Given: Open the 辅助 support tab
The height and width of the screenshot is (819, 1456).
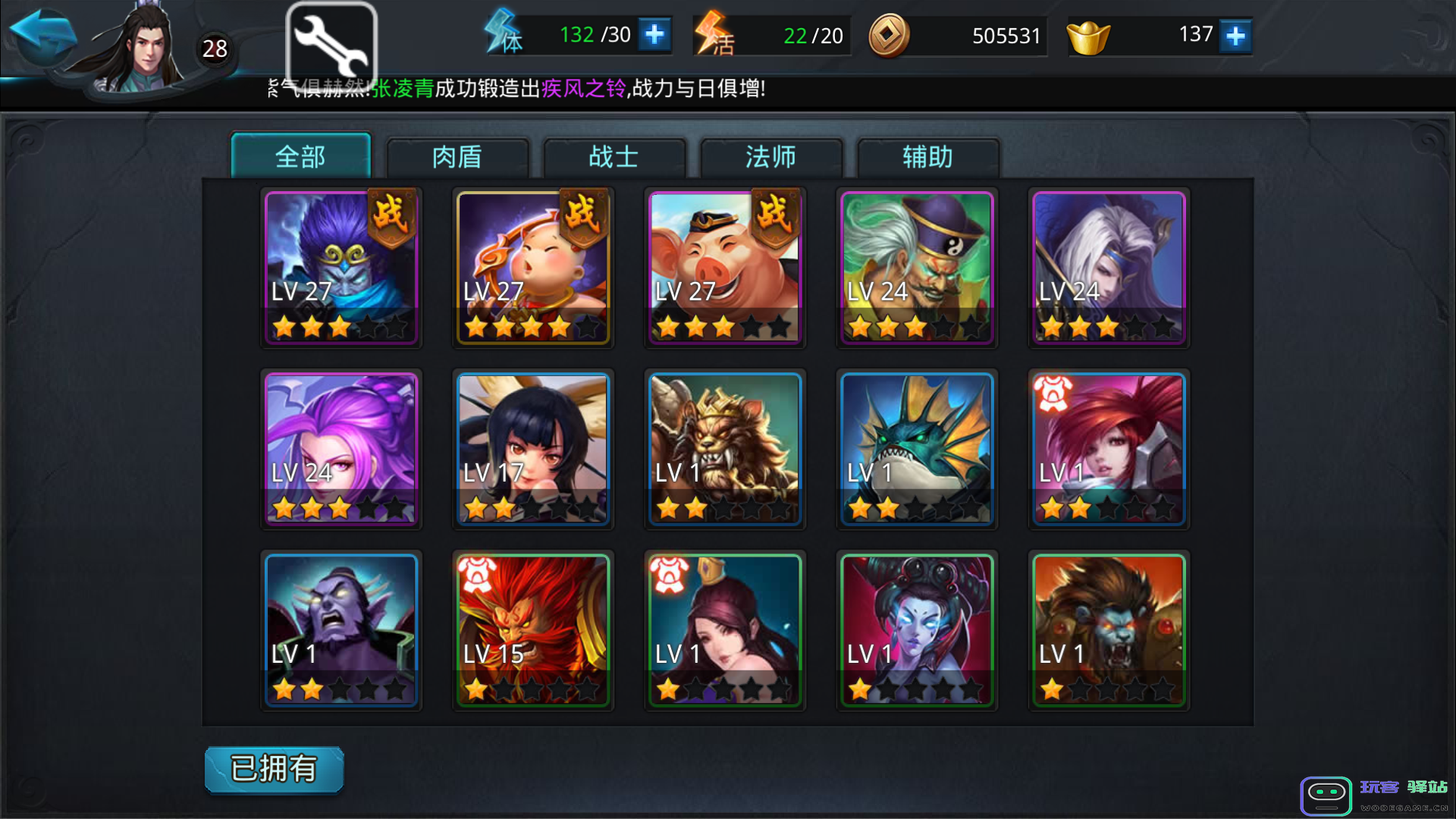Looking at the screenshot, I should point(927,158).
